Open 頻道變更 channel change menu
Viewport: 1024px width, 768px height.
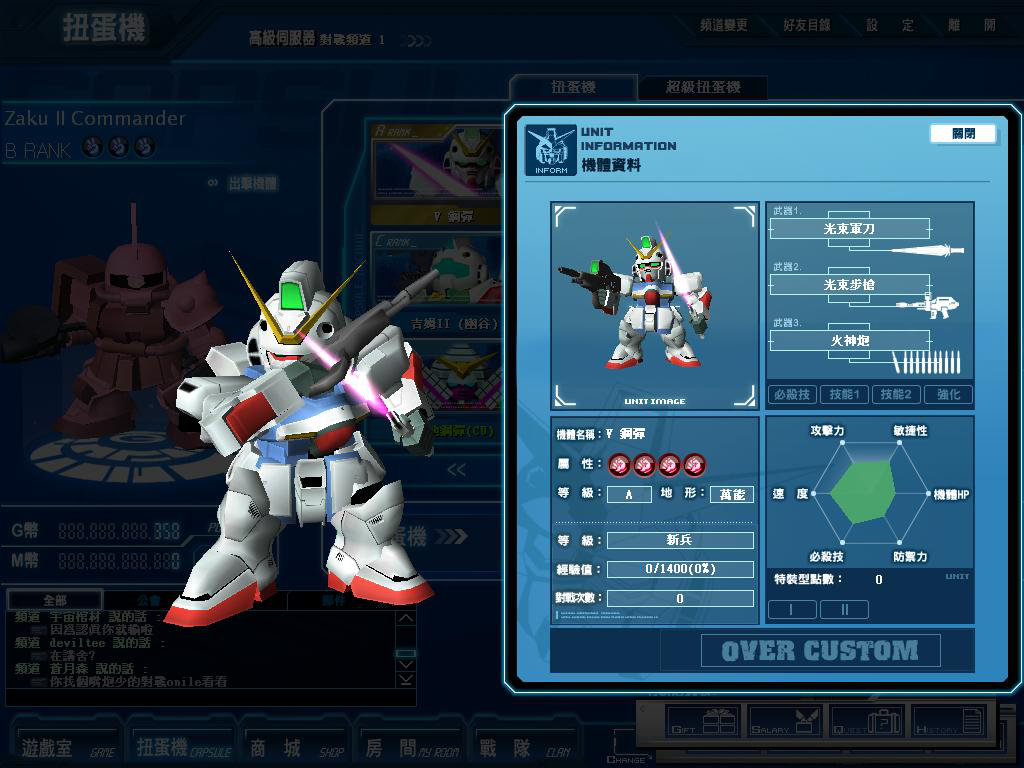pyautogui.click(x=722, y=25)
